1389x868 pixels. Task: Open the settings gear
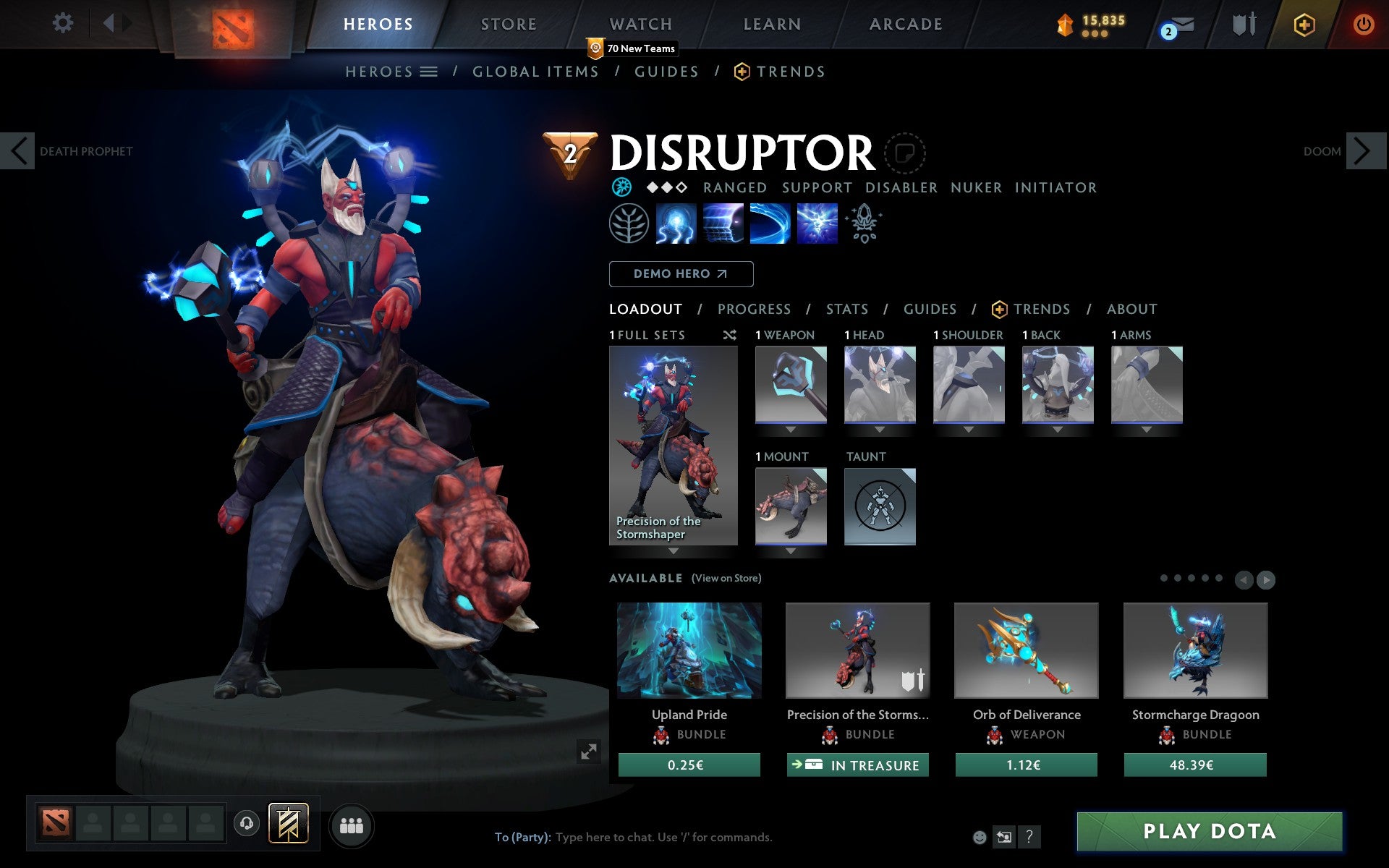[64, 23]
